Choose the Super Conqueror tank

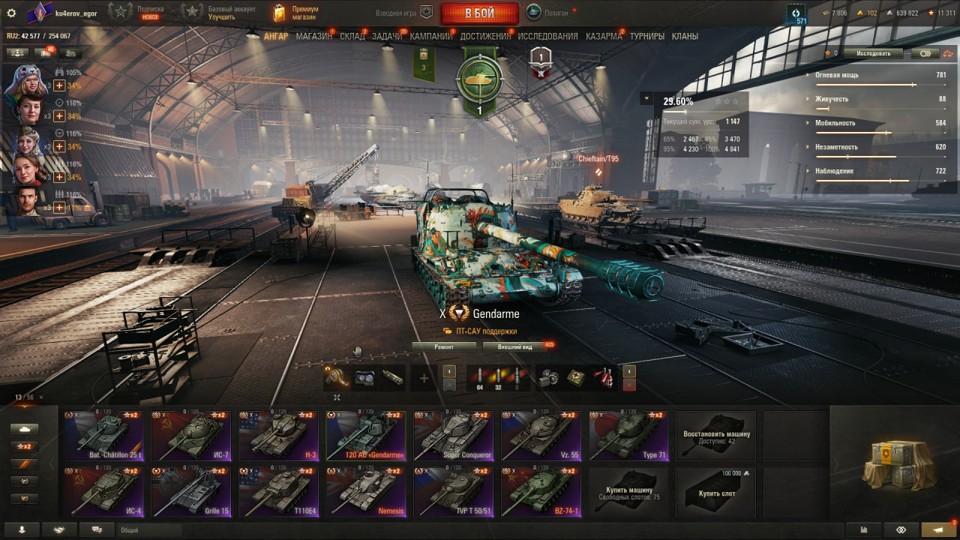(454, 435)
